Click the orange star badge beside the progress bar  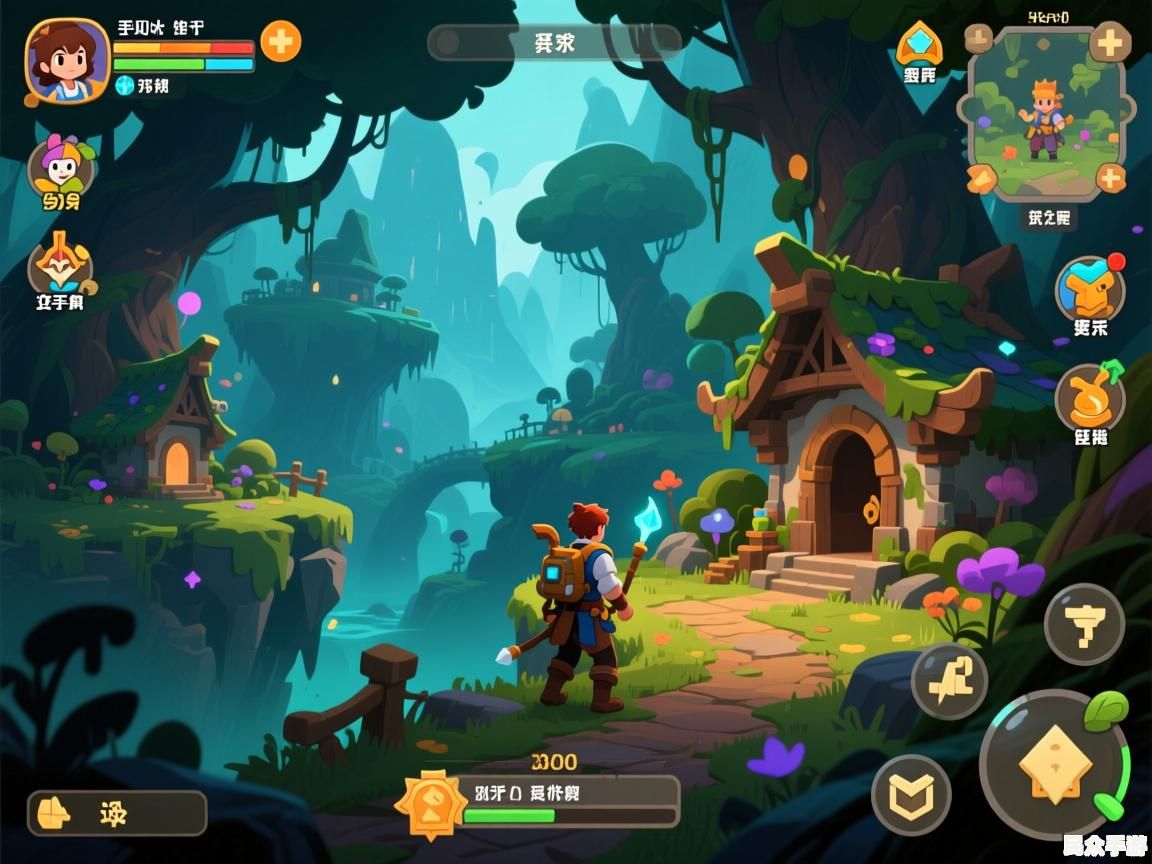(x=430, y=803)
